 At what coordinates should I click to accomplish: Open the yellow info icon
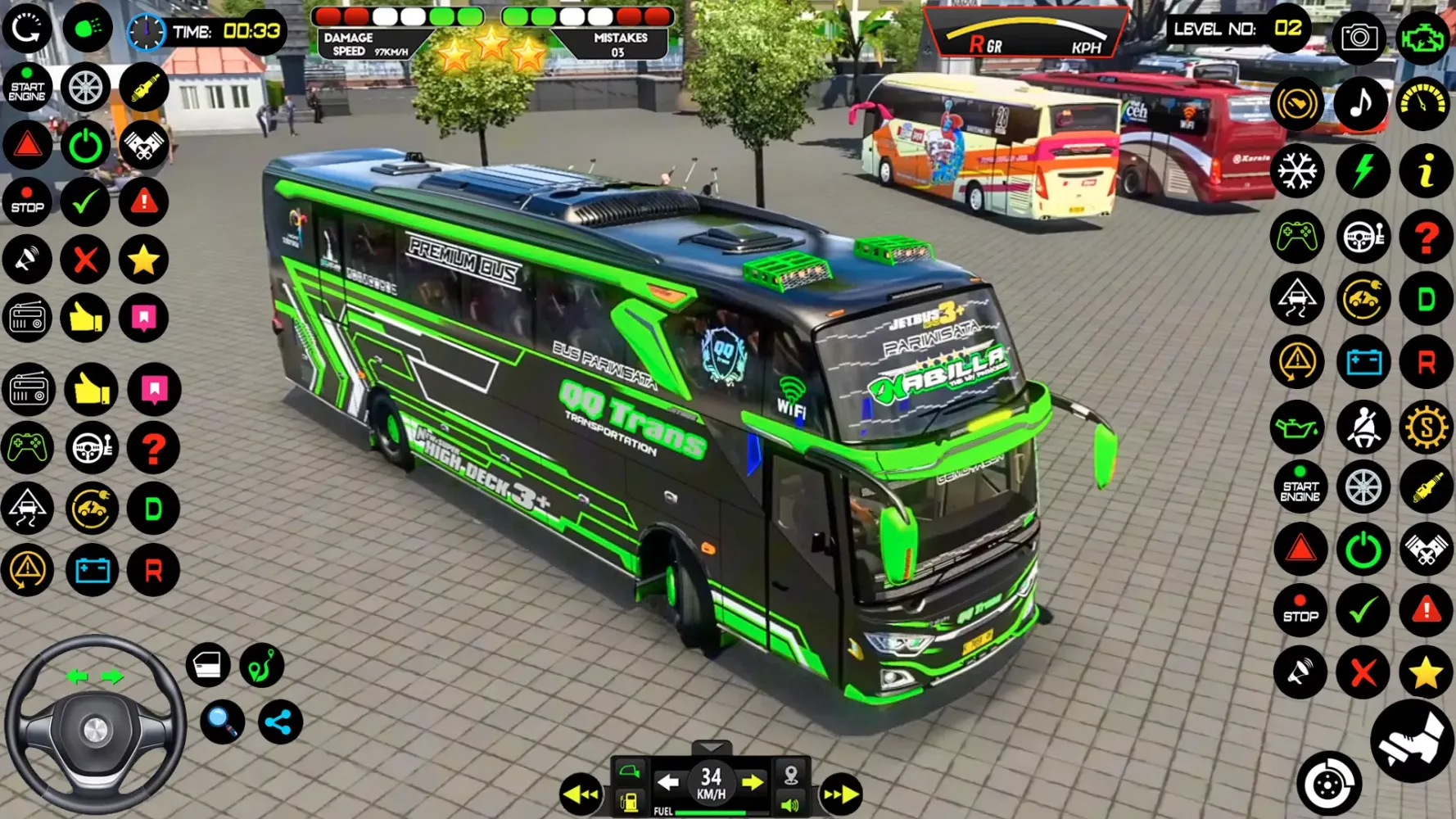coord(1425,170)
